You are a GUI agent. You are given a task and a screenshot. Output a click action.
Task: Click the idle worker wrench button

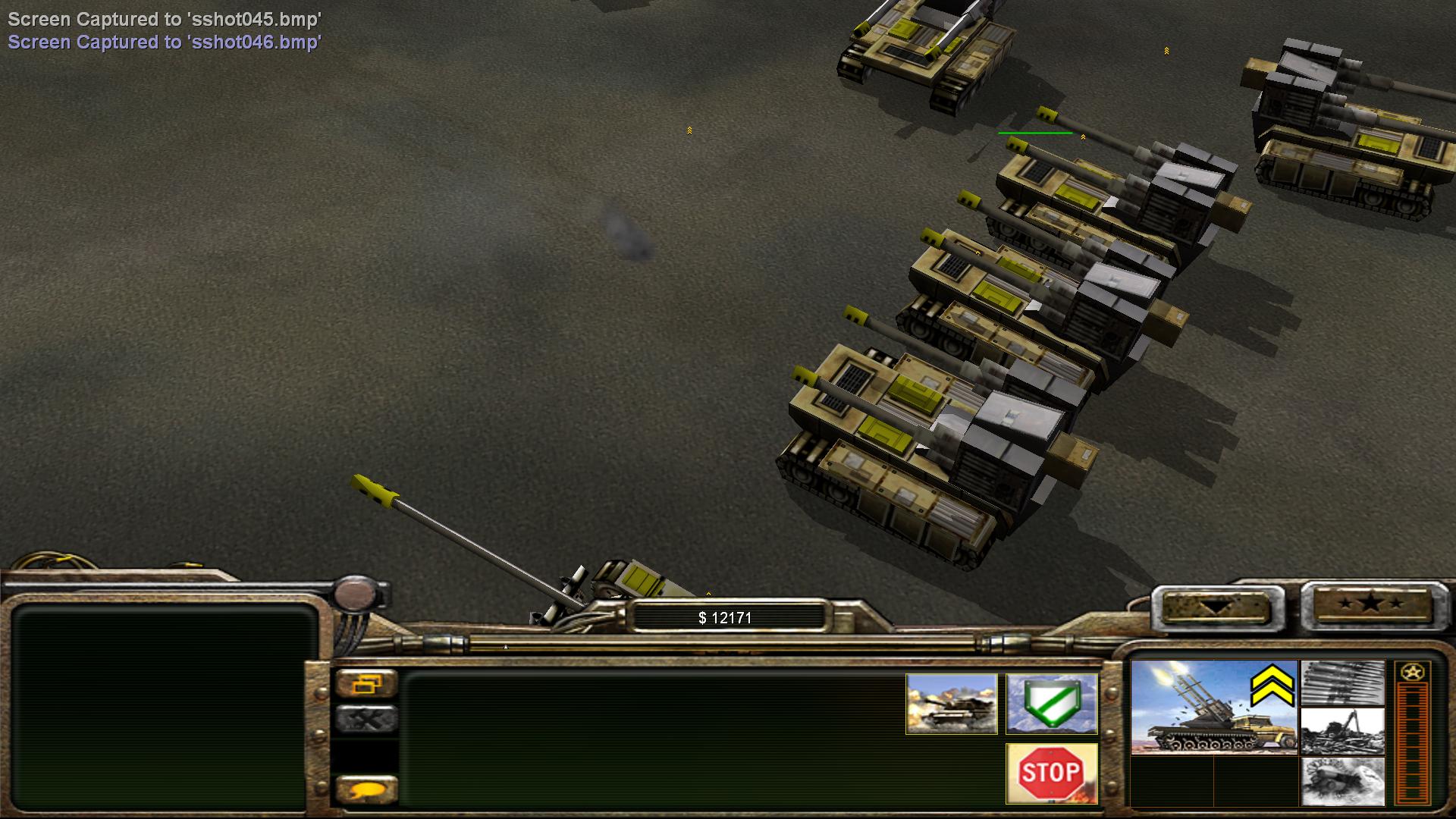(366, 718)
